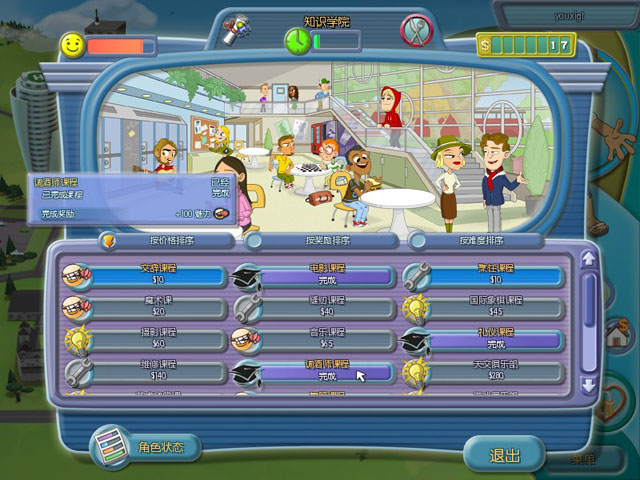640x480 pixels.
Task: Open the completed 礼仪课程 entry
Action: (495, 339)
